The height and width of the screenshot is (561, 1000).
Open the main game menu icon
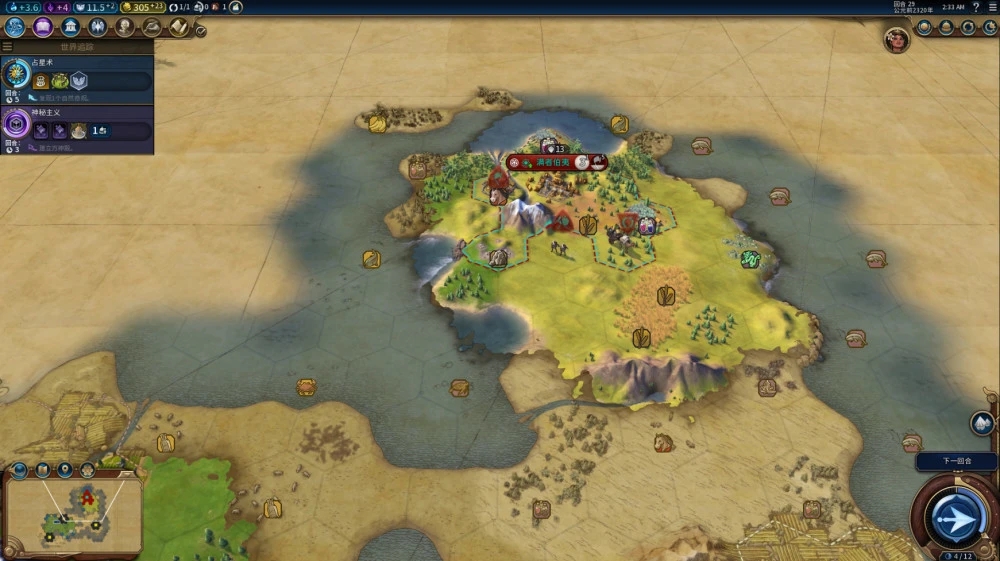coord(992,7)
